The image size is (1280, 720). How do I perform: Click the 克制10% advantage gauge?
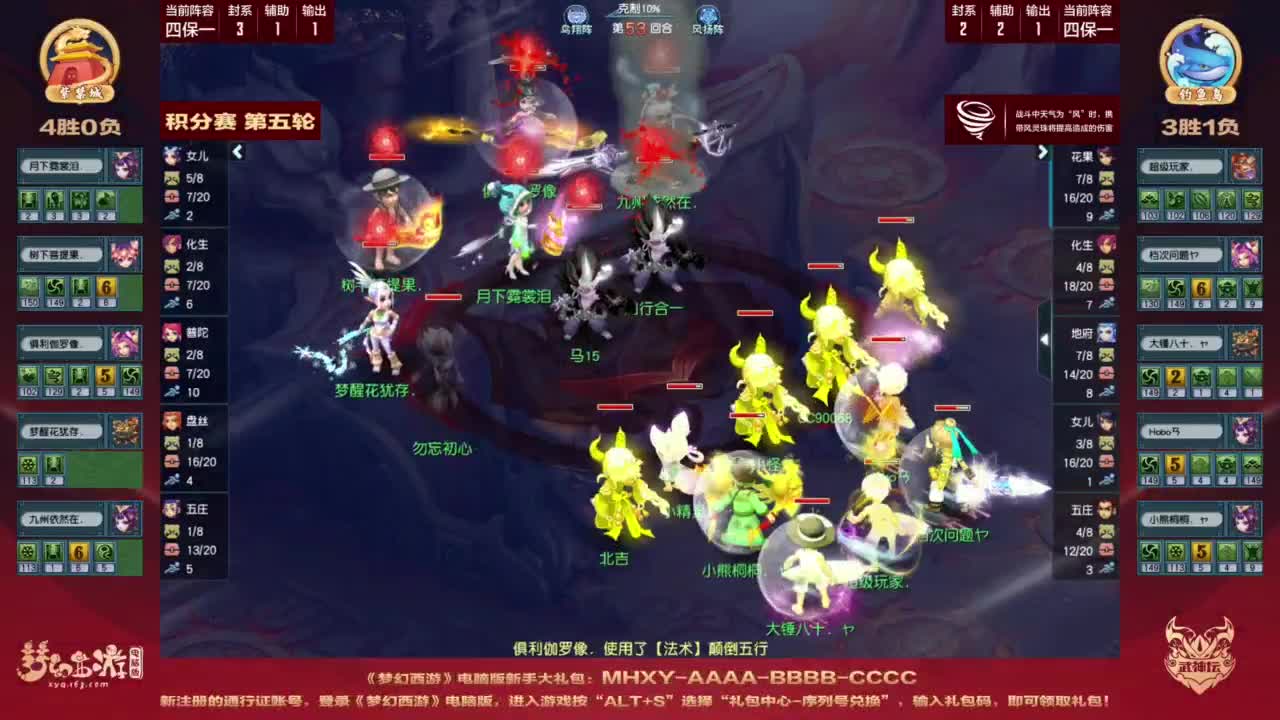pyautogui.click(x=640, y=10)
